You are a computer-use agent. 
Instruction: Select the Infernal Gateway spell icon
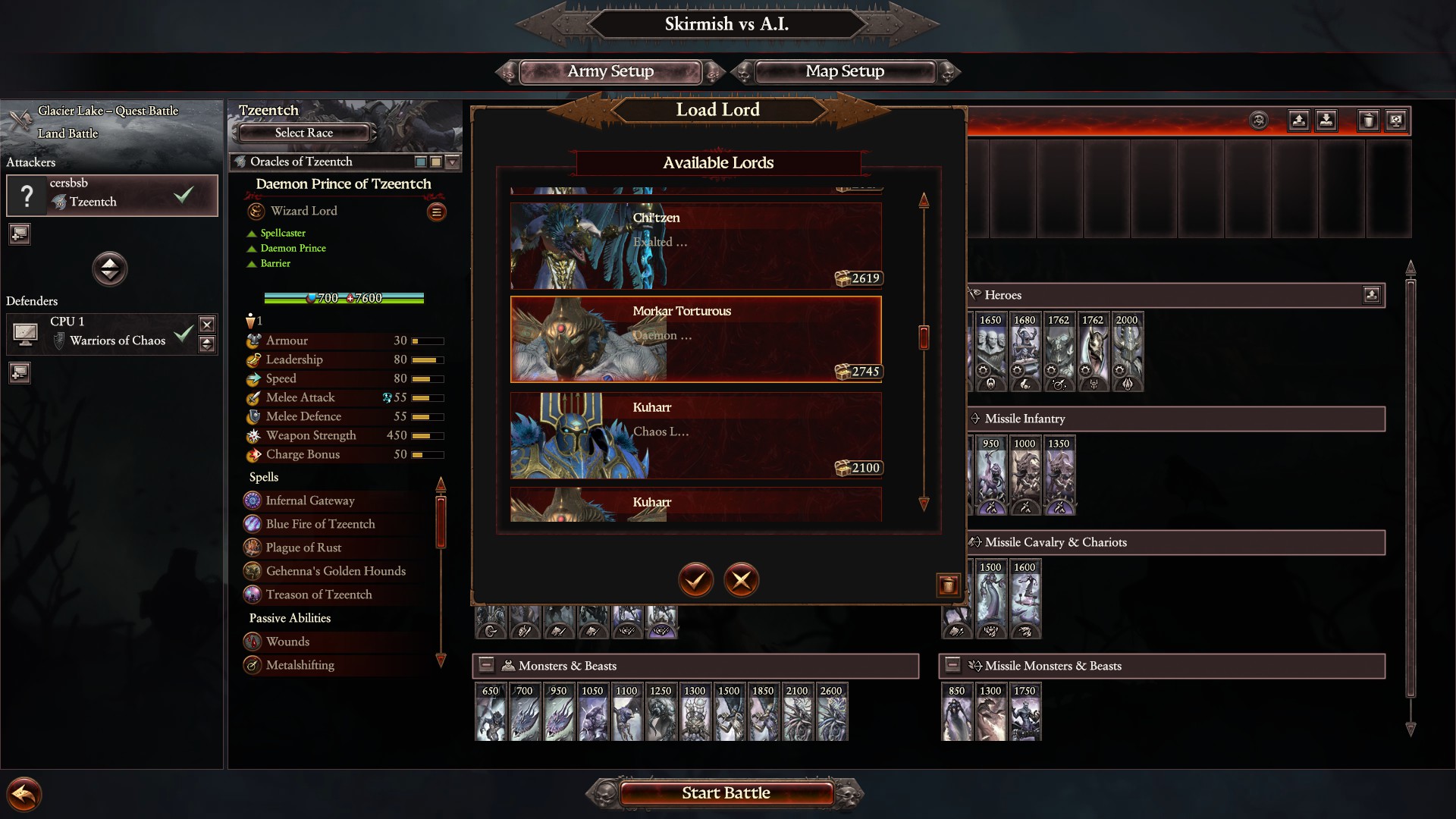253,500
